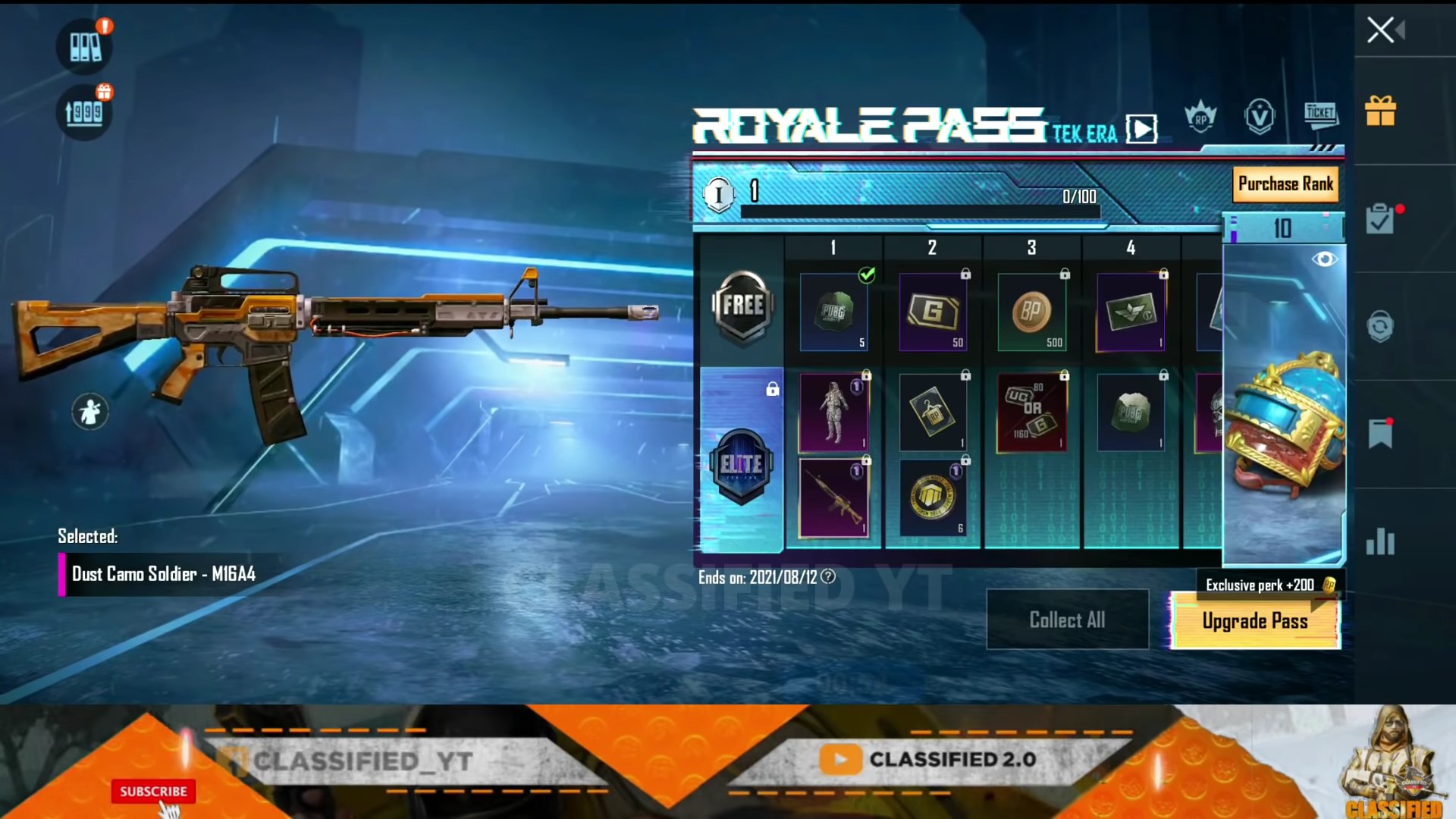Show the bar chart rankings tab
Image resolution: width=1456 pixels, height=819 pixels.
[x=1380, y=541]
